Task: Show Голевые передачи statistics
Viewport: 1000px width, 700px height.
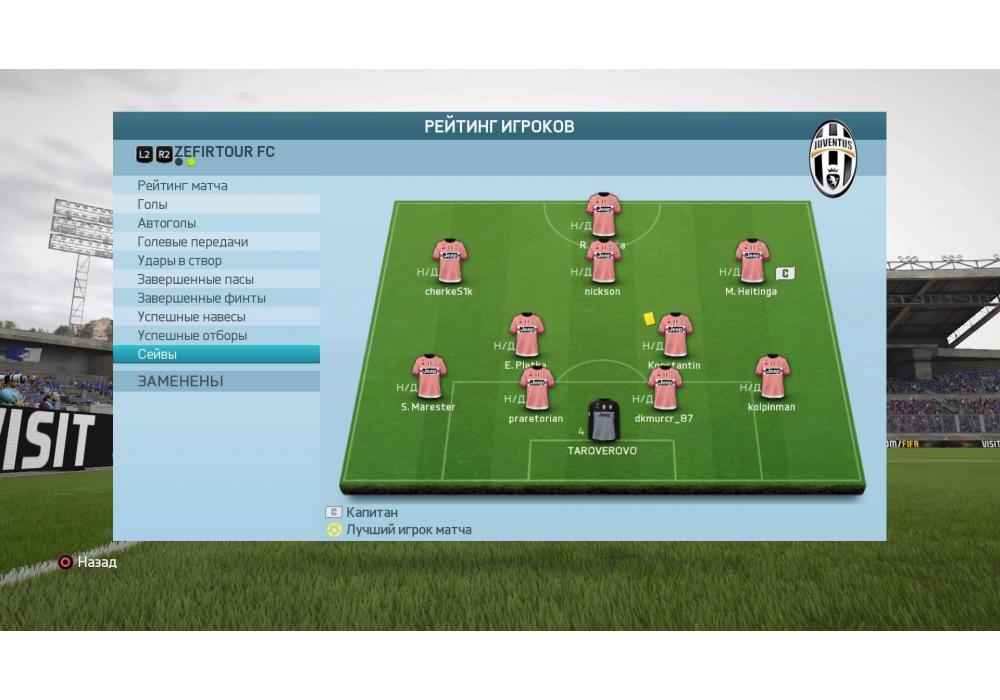Action: tap(193, 242)
